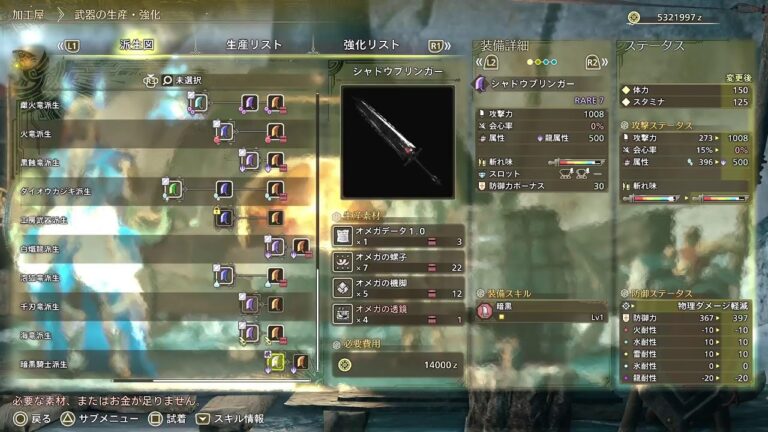Click the 海竜派生 tree row label
The height and width of the screenshot is (432, 768).
coord(40,336)
